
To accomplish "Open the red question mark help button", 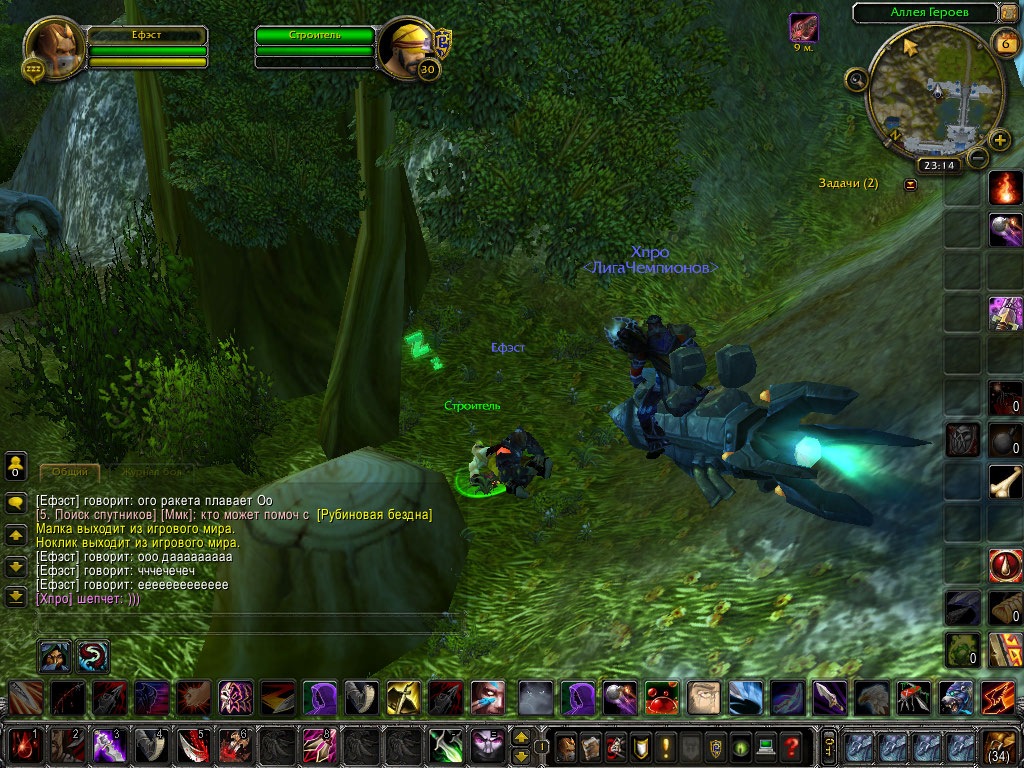I will [791, 746].
